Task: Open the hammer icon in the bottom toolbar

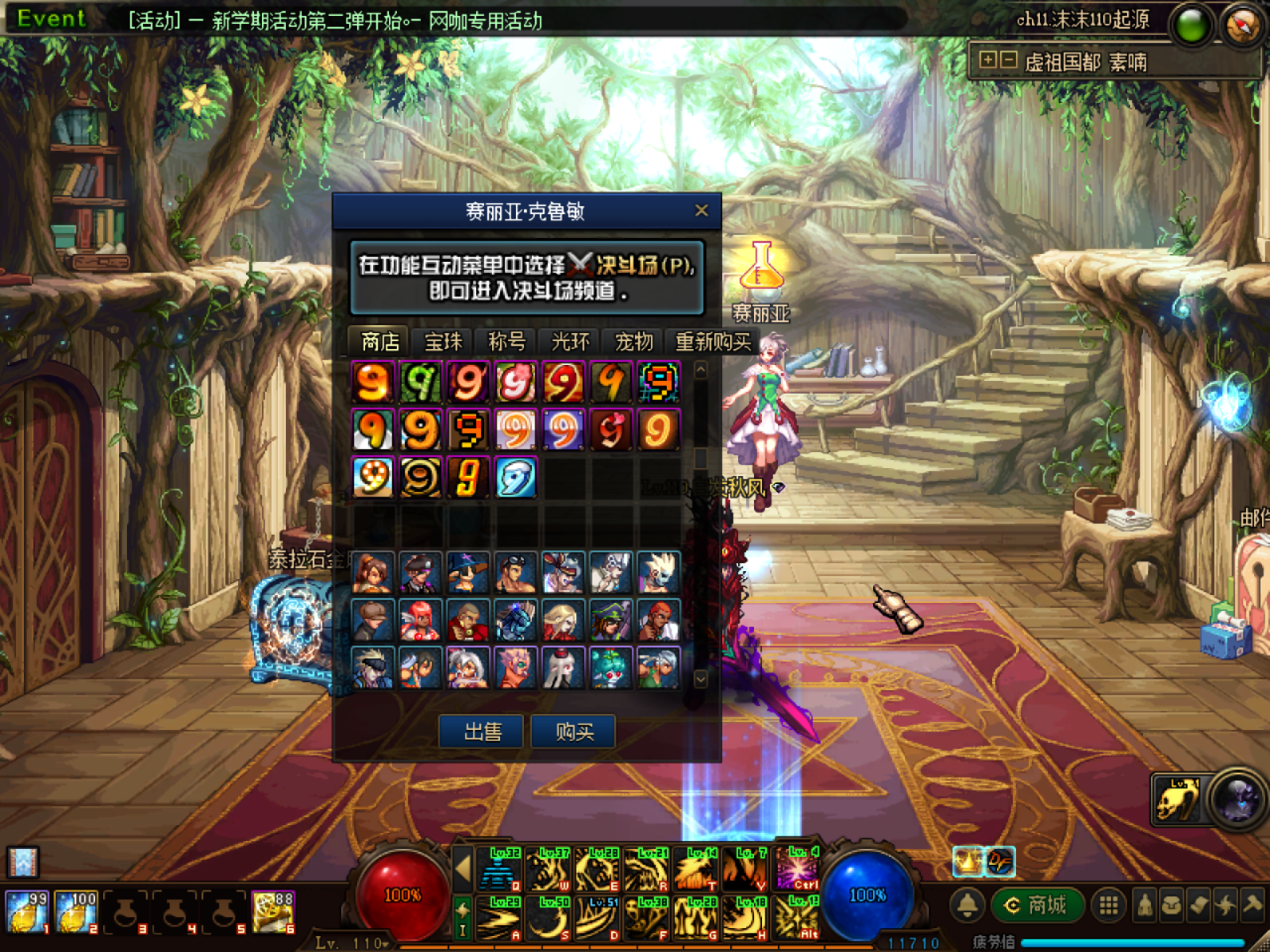Action: pyautogui.click(x=1253, y=905)
